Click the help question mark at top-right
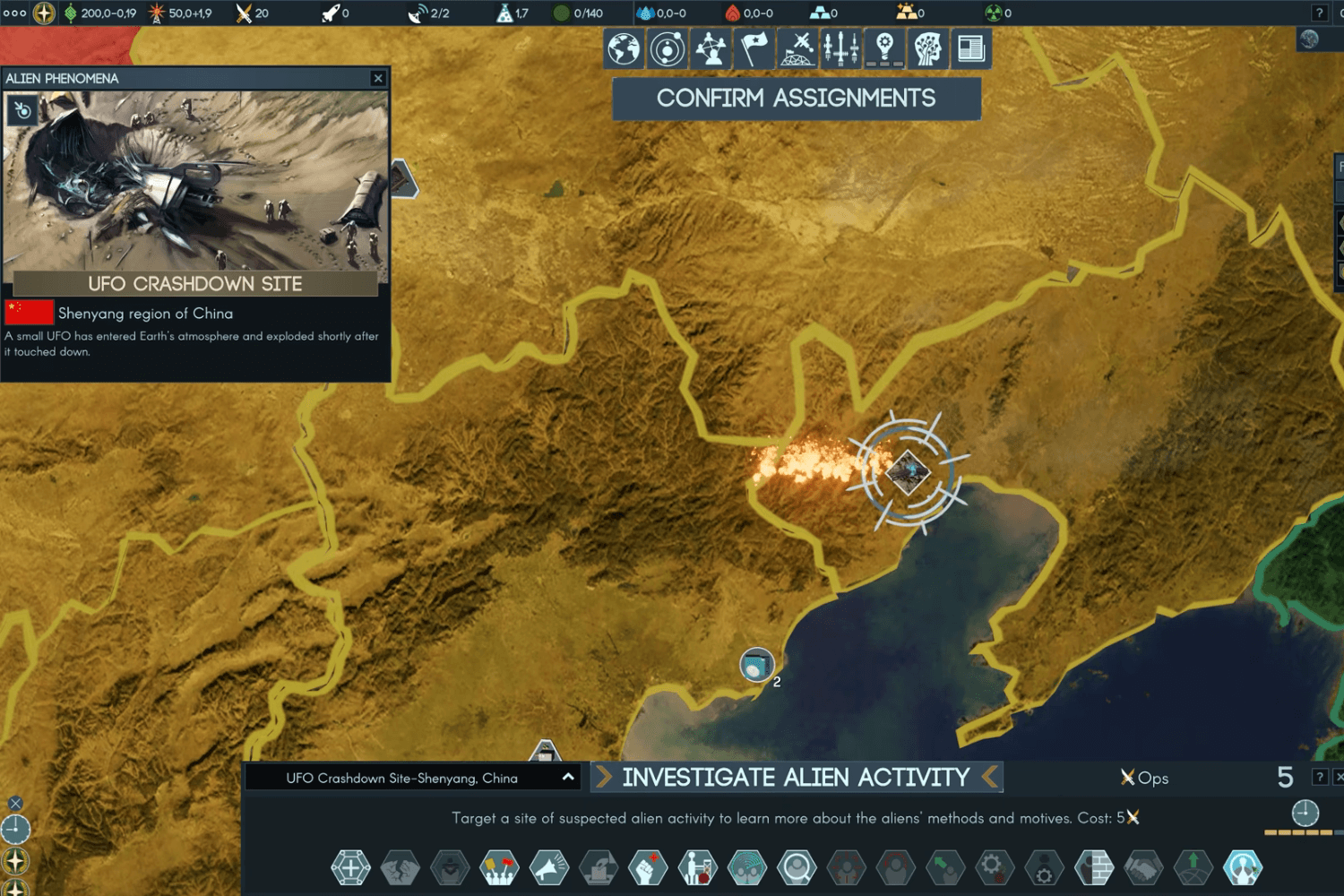 (x=1321, y=13)
